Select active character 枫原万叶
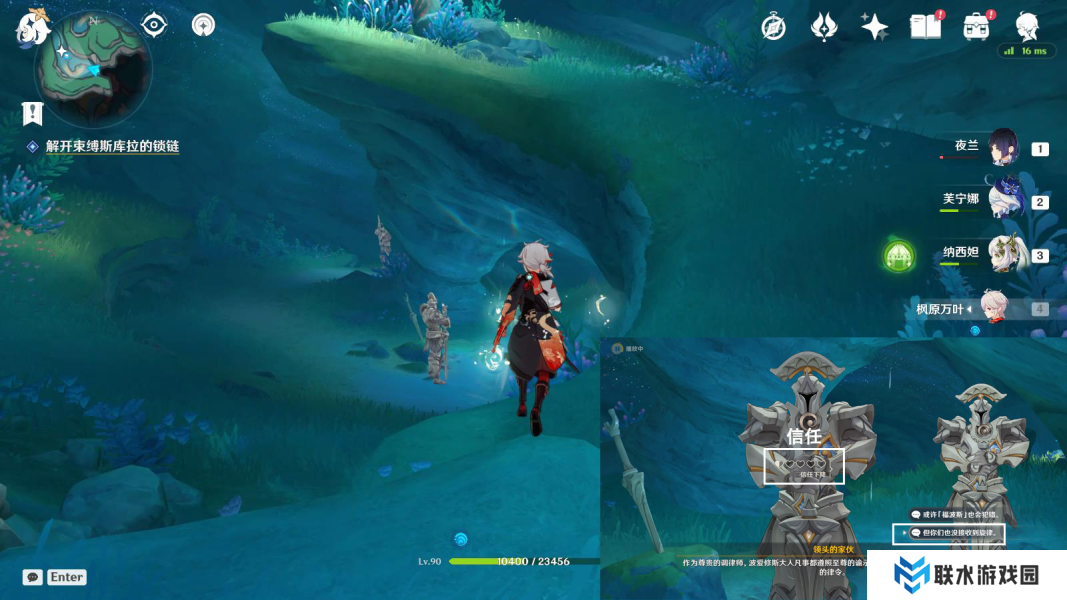The width and height of the screenshot is (1067, 600). 994,307
